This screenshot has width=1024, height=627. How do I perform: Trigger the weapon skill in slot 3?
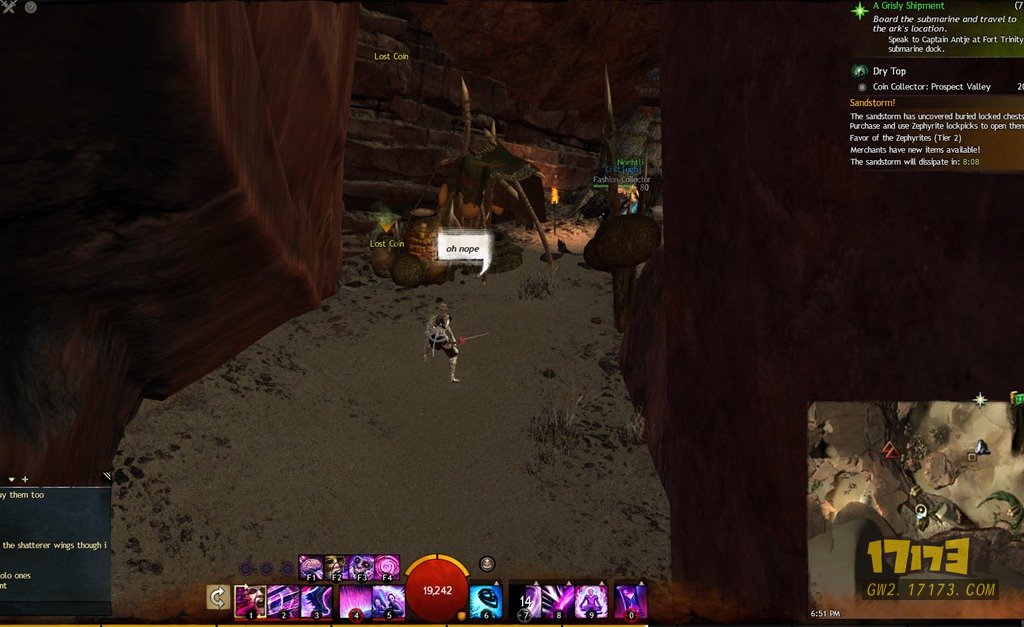(316, 601)
